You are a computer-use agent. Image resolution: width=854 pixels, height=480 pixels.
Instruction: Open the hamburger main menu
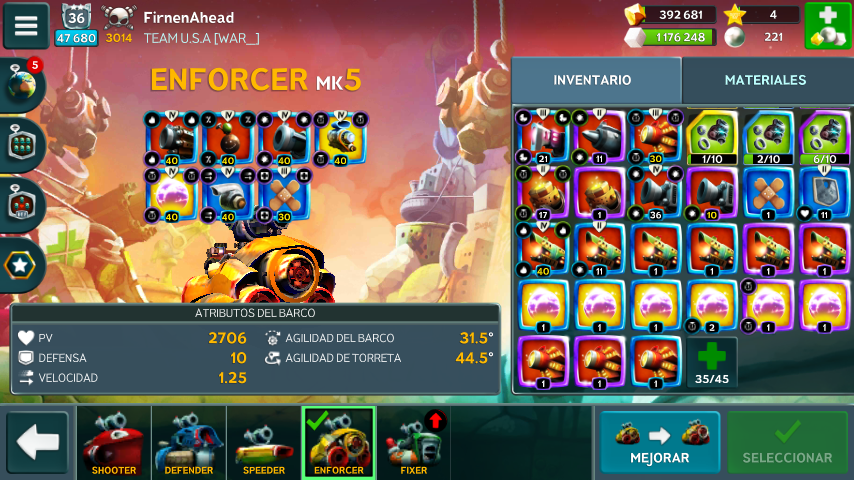(26, 25)
